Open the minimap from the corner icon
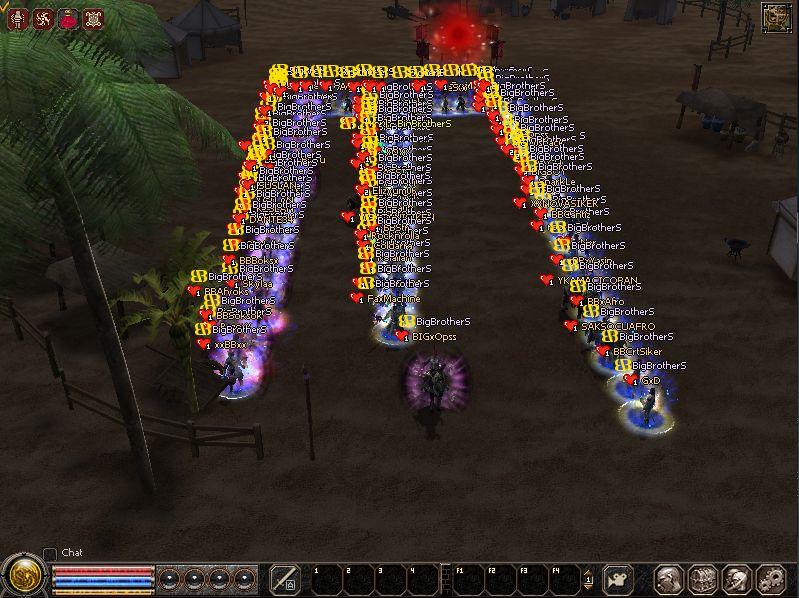799x598 pixels. pos(776,17)
